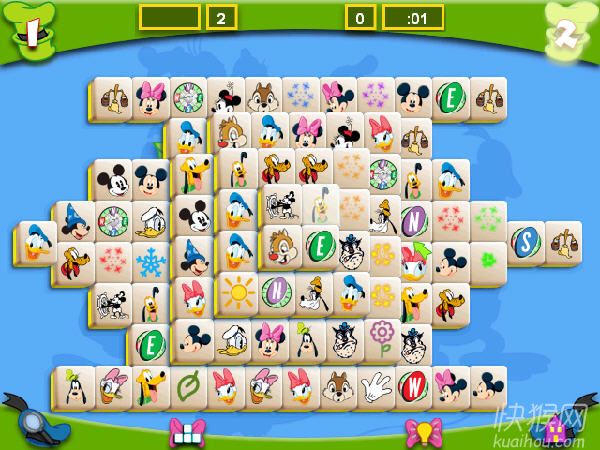Shuffle tiles using the pink bow button
The width and height of the screenshot is (600, 450).
click(187, 430)
